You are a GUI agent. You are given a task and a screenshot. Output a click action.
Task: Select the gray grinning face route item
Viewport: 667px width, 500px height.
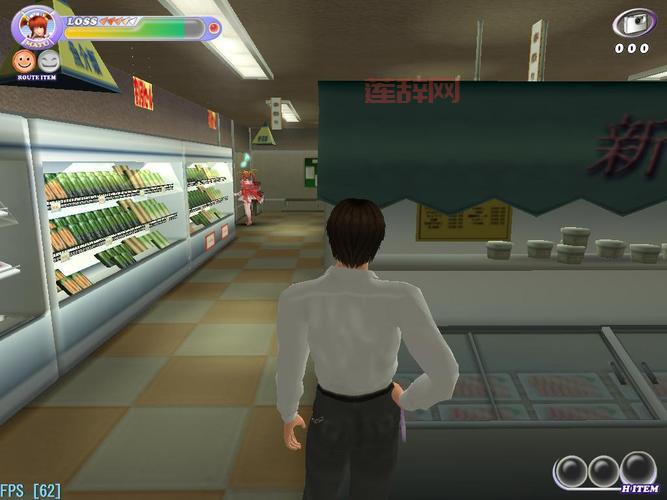click(x=48, y=62)
